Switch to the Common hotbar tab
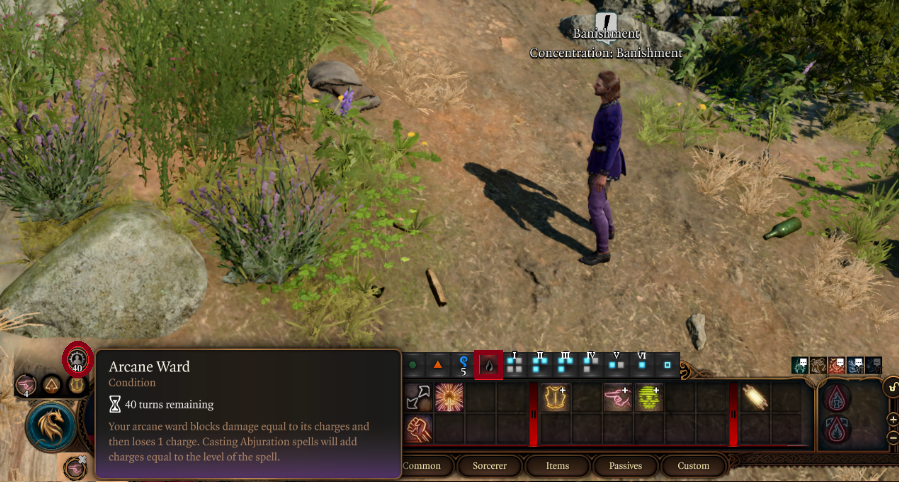The height and width of the screenshot is (482, 899). pos(421,466)
